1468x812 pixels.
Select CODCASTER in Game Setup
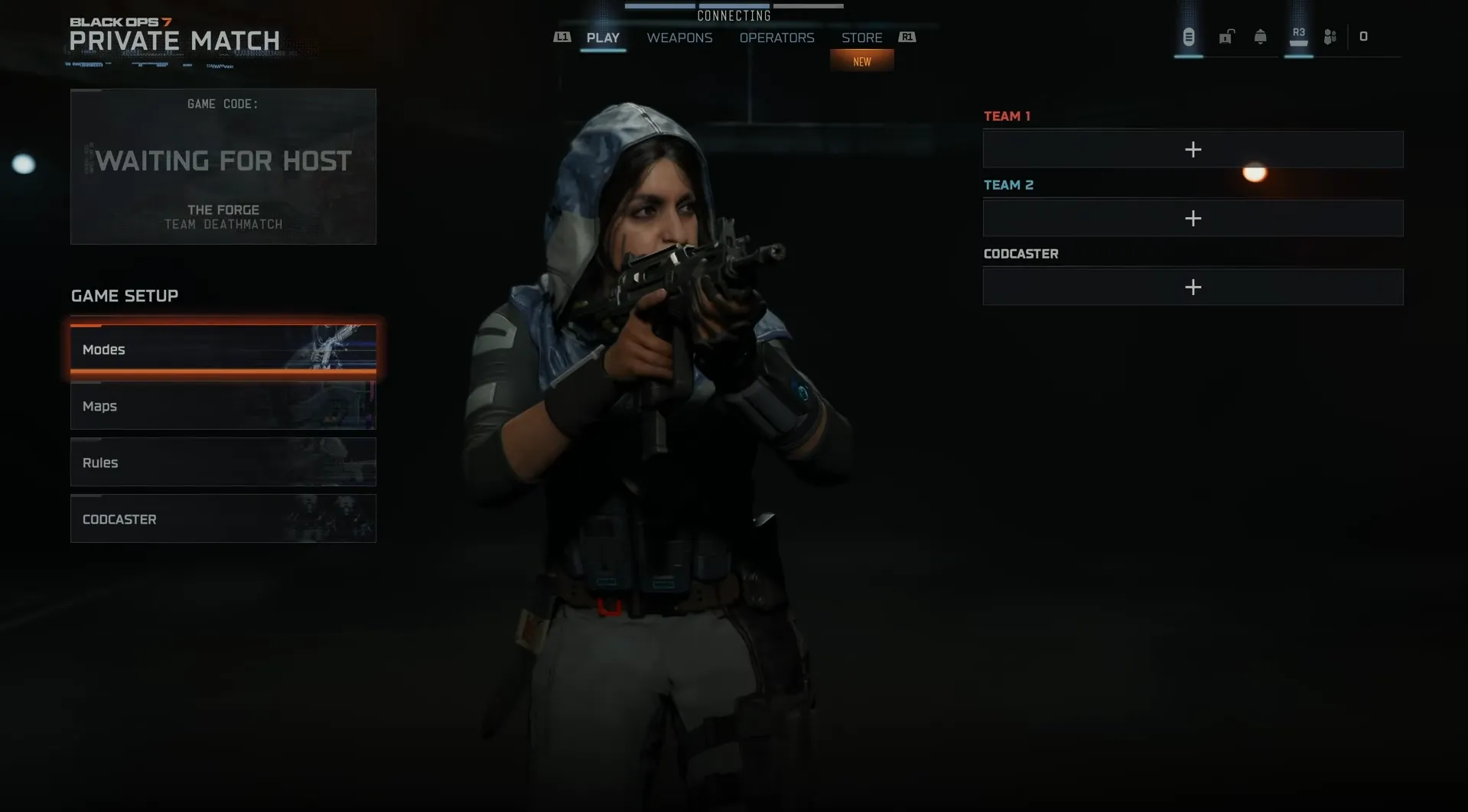pos(223,519)
